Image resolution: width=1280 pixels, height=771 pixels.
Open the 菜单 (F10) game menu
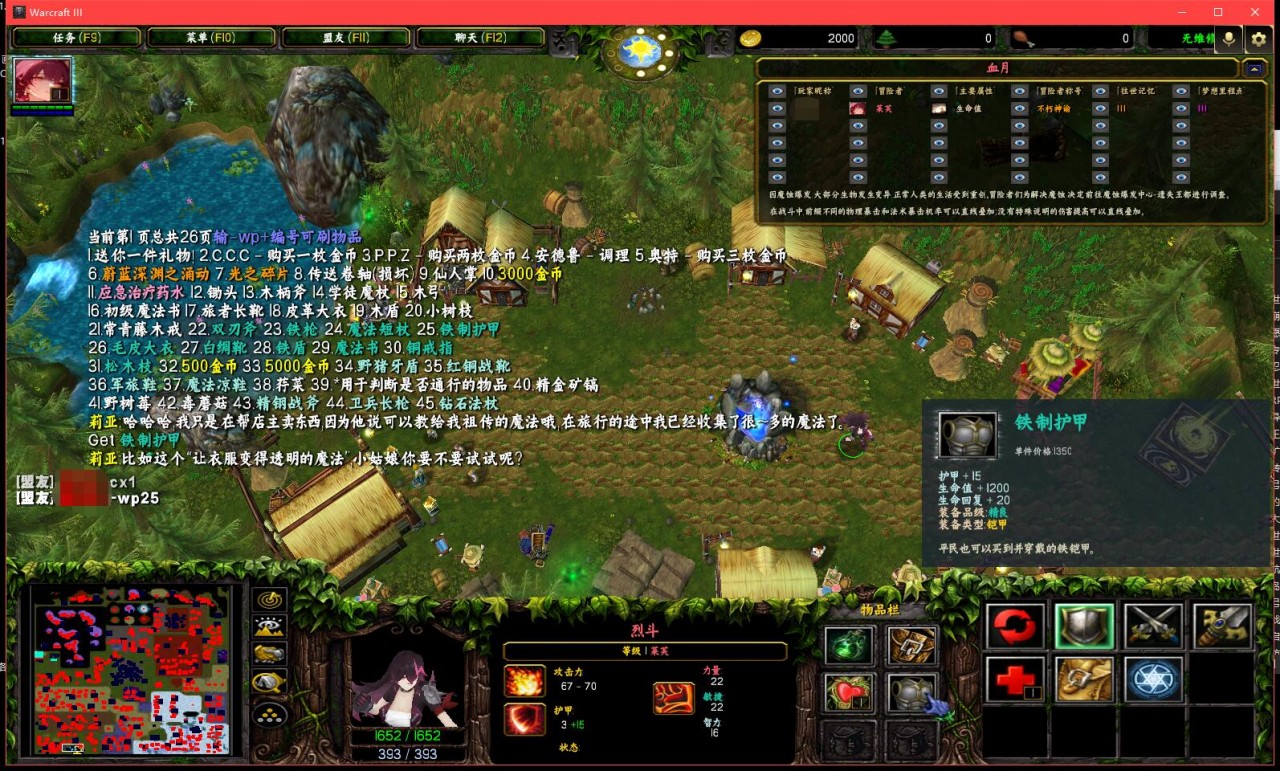(210, 38)
